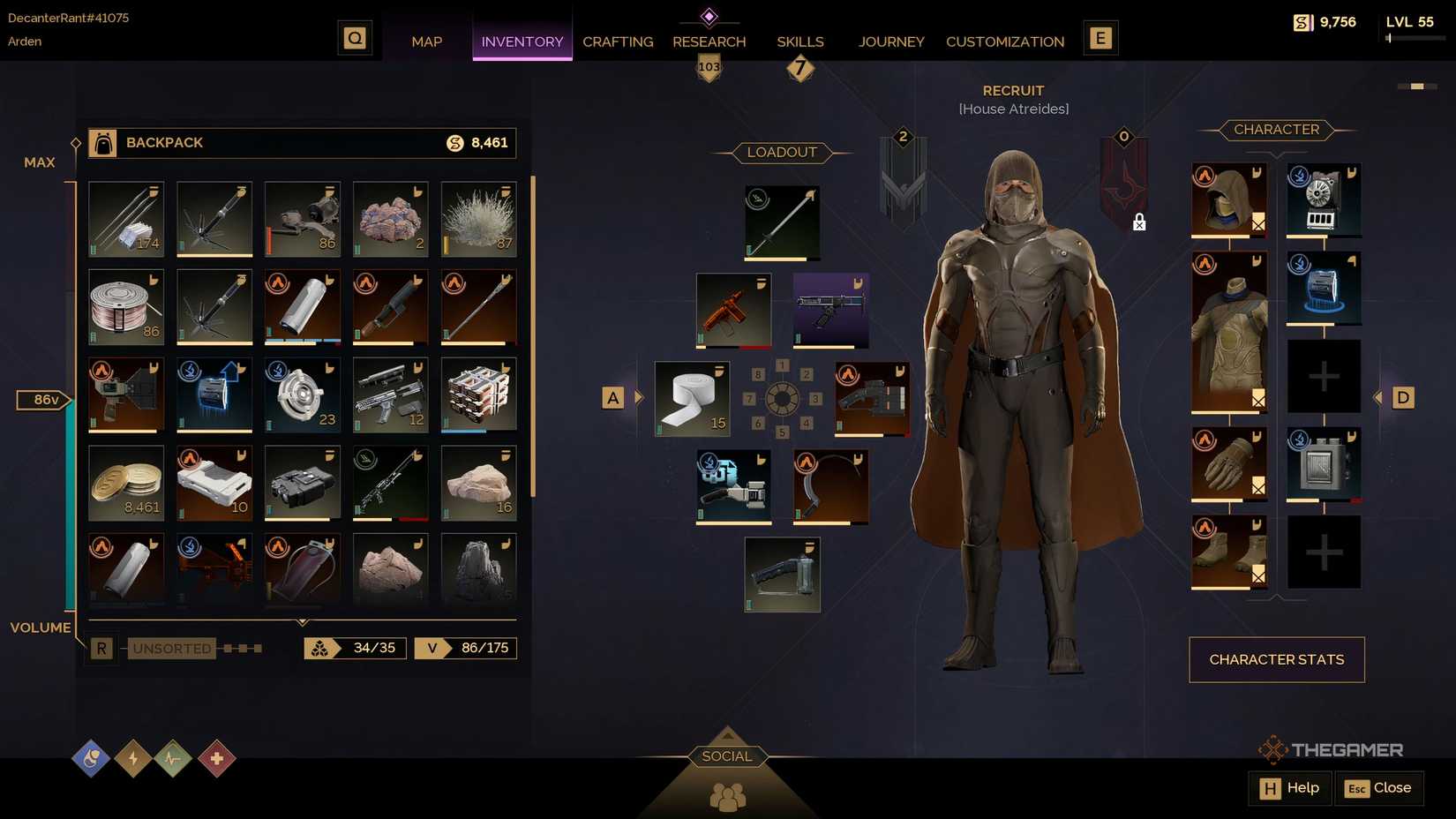Click the equipped hood slot on Character panel

point(1228,199)
